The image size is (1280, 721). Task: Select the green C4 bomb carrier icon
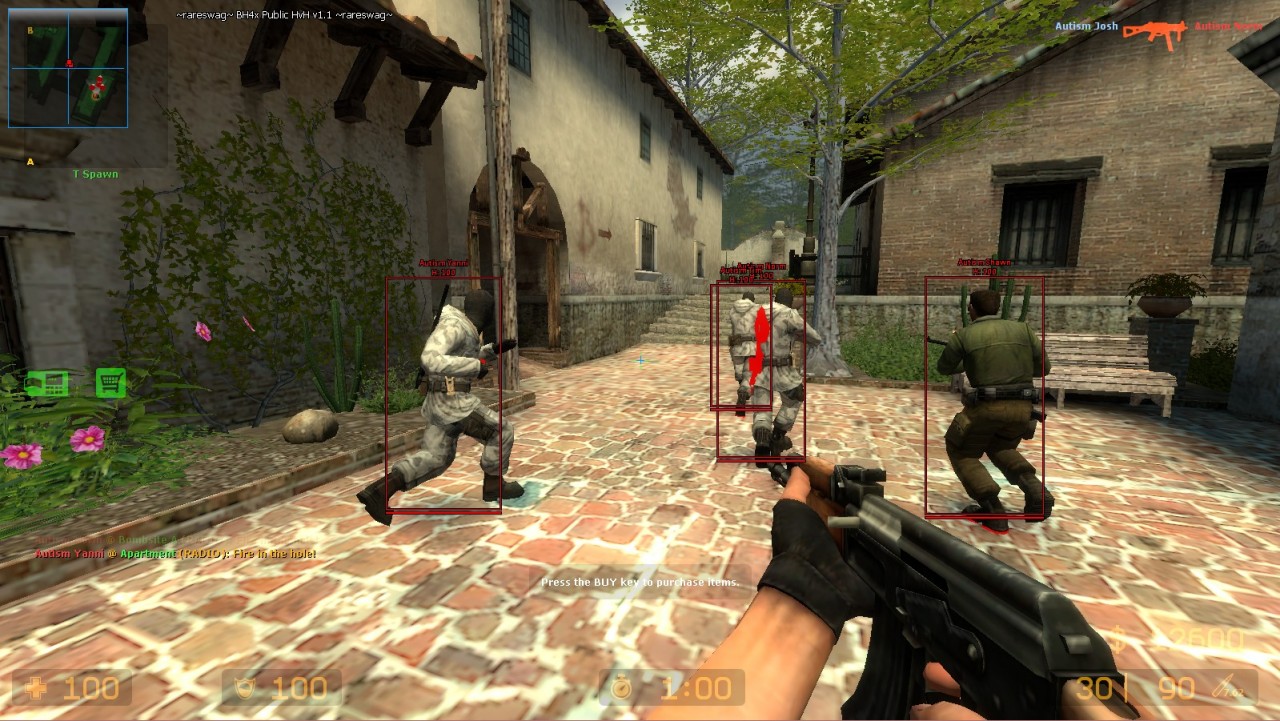click(x=47, y=383)
